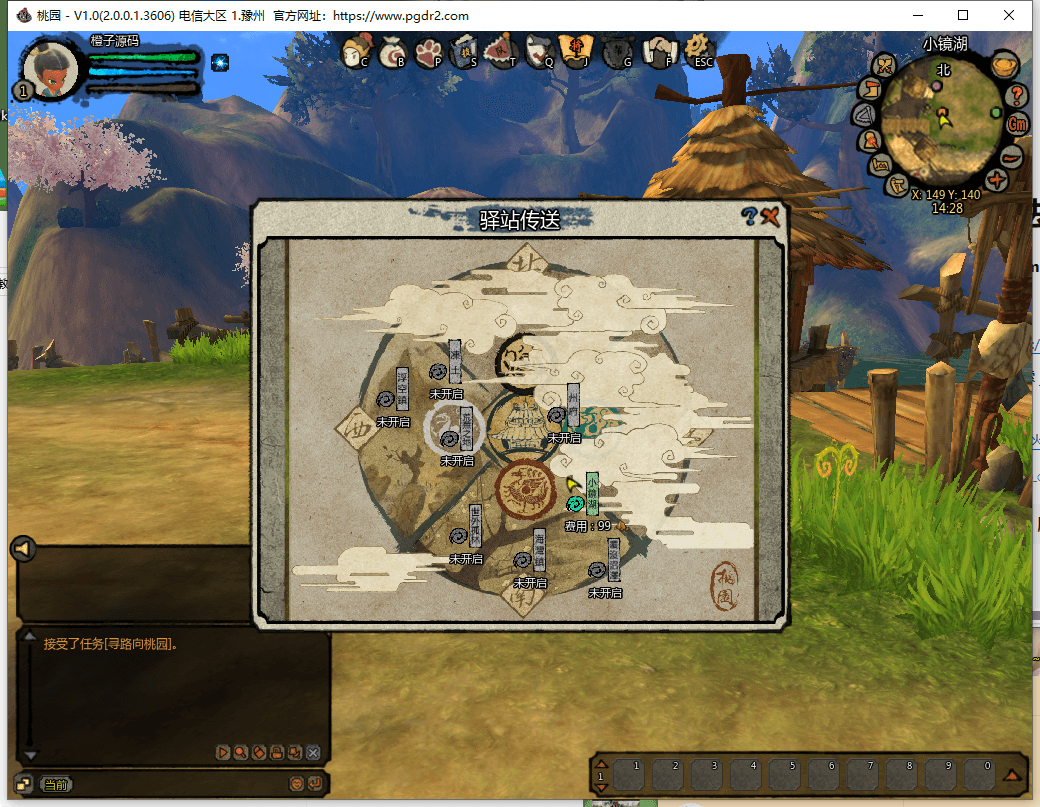Open the gold ingot shop icon
This screenshot has height=807, width=1040.
coord(1004,67)
